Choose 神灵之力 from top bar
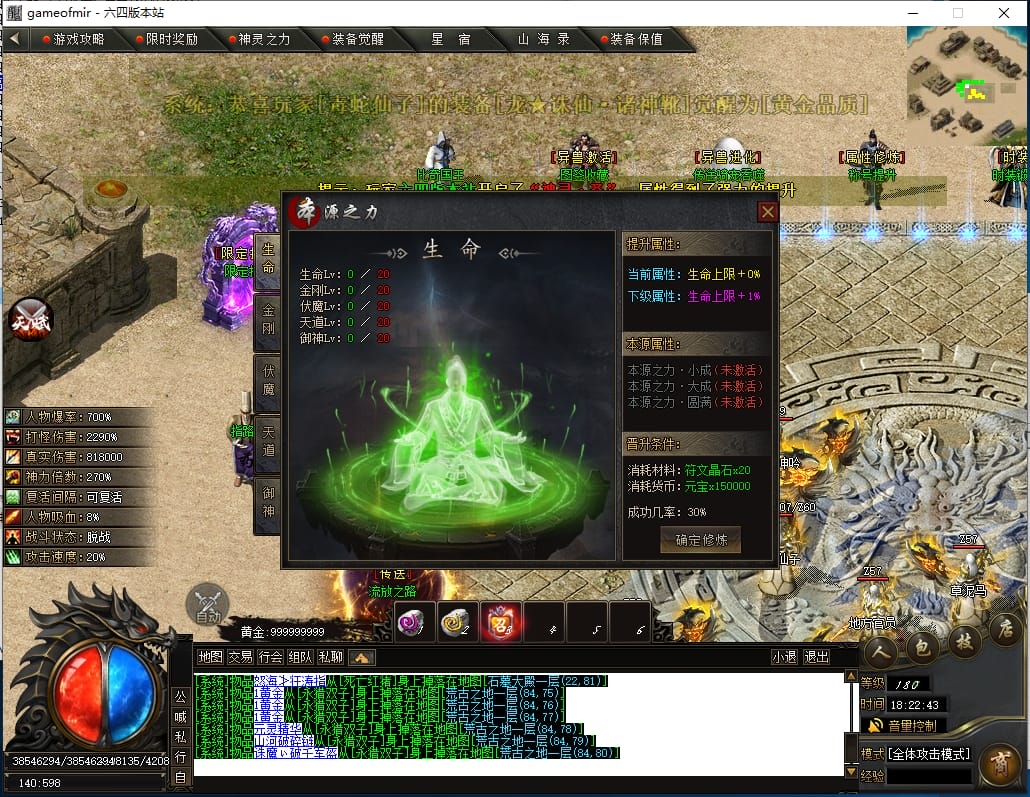The image size is (1030, 797). click(258, 40)
